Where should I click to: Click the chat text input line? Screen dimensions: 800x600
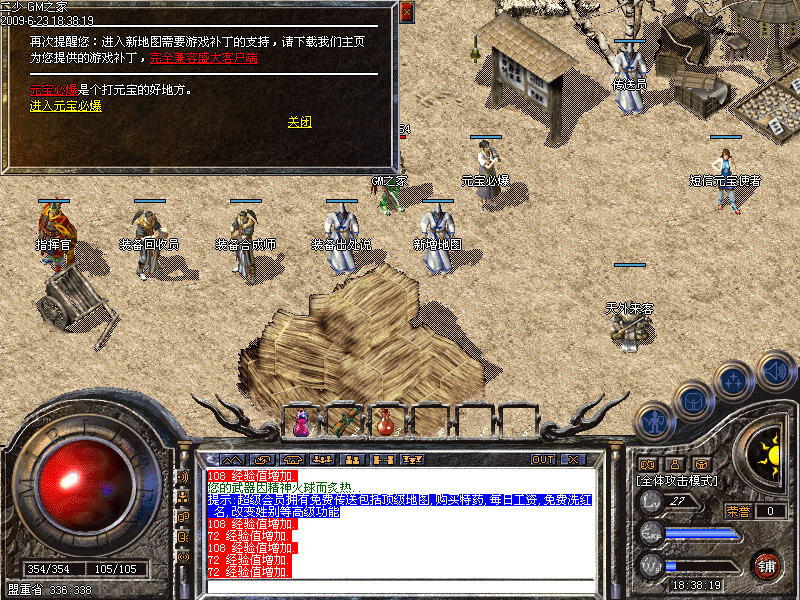pos(400,586)
